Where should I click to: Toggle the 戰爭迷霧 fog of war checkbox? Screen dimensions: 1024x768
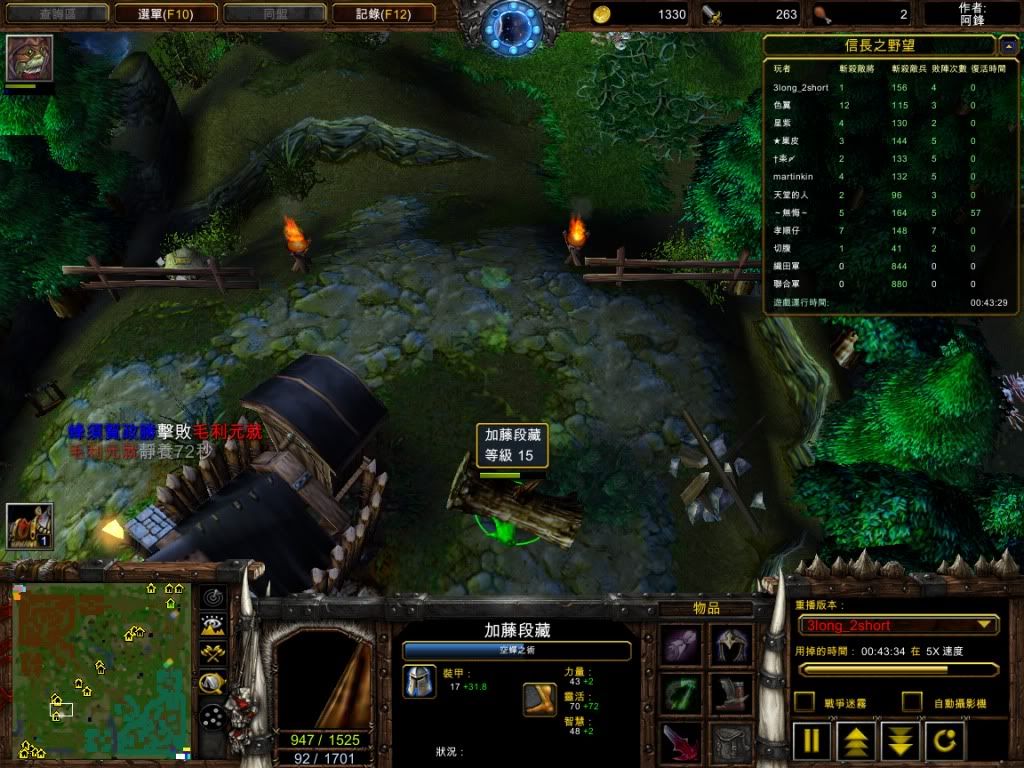click(804, 702)
